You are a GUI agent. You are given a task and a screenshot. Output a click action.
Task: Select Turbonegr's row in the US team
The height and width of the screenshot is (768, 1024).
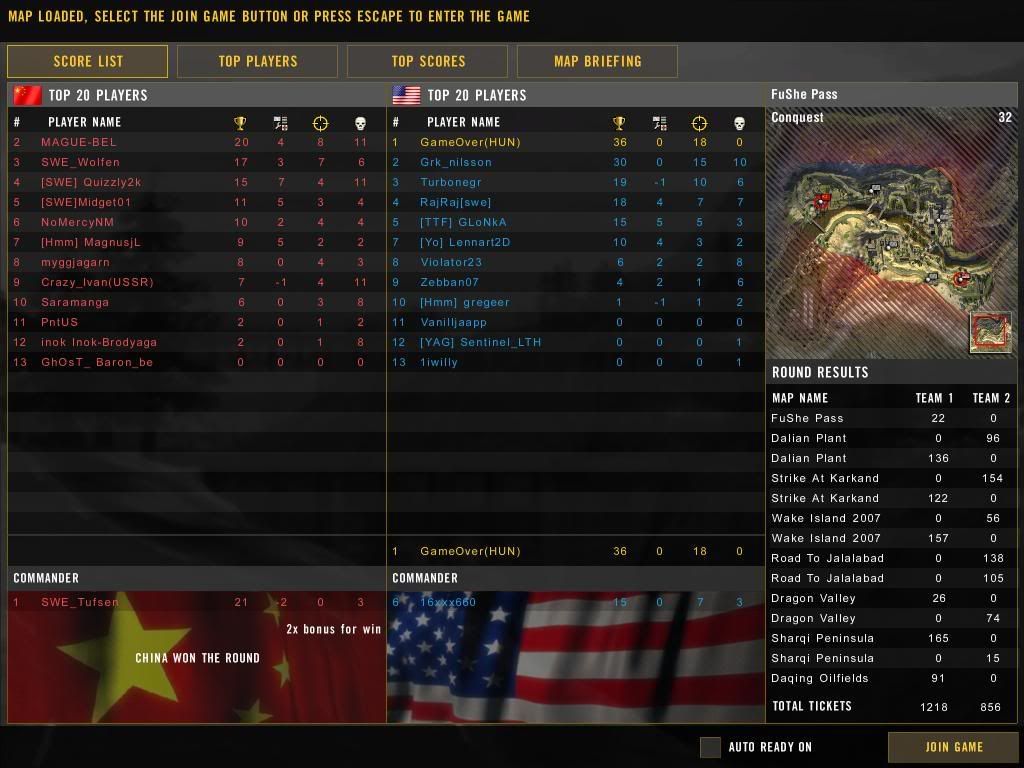point(450,182)
